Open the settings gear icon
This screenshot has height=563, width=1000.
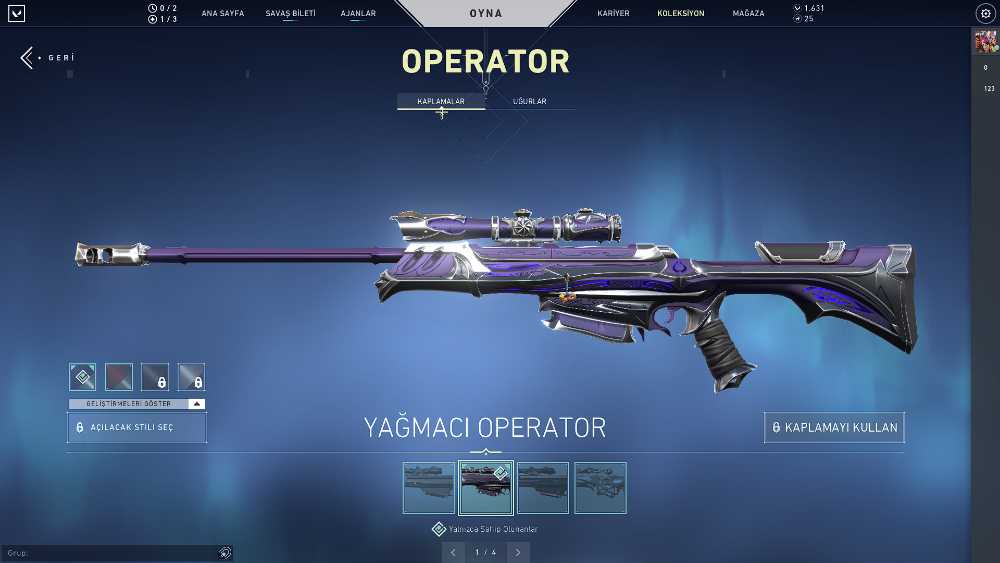(x=984, y=14)
